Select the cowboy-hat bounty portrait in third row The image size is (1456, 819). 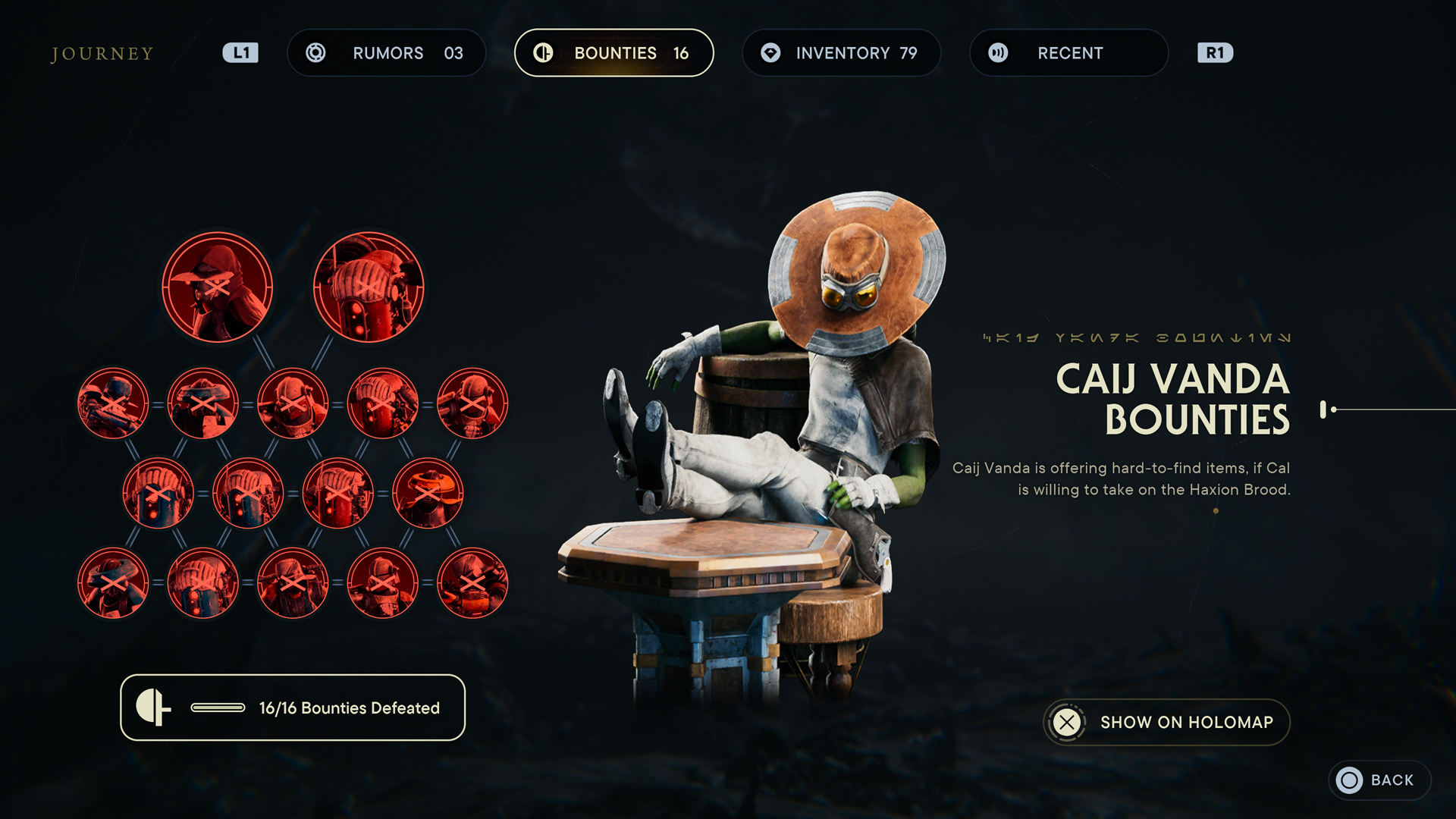tap(427, 491)
